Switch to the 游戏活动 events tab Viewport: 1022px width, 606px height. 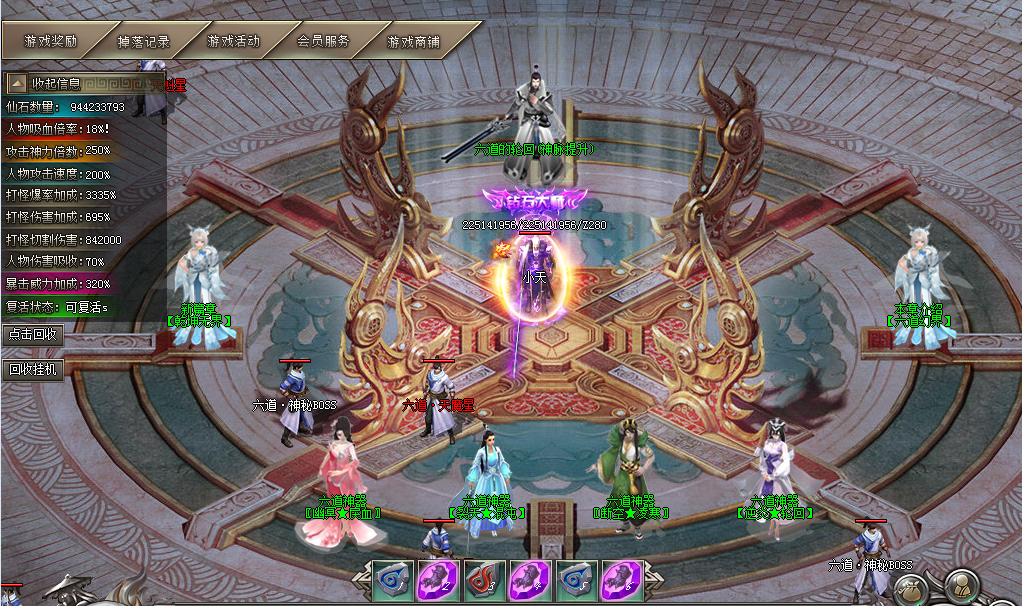pyautogui.click(x=233, y=41)
